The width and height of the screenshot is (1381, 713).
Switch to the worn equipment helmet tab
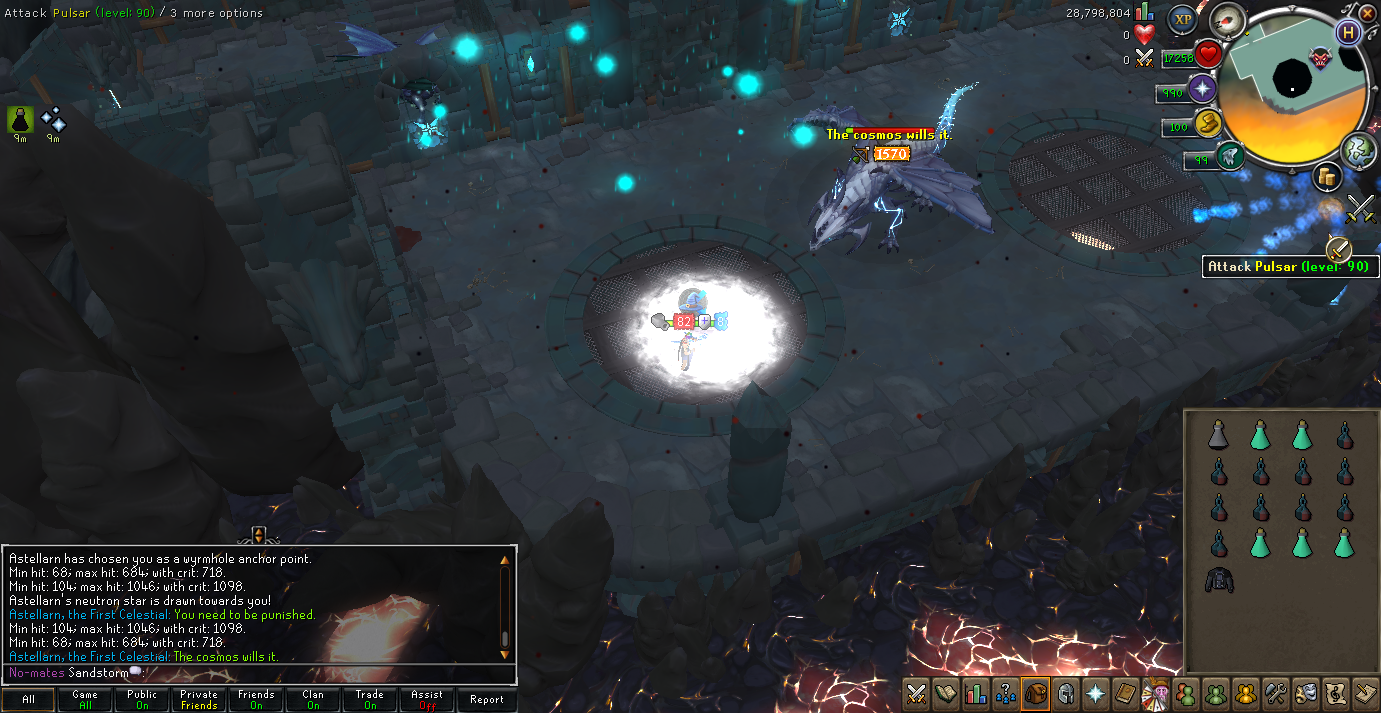1066,693
